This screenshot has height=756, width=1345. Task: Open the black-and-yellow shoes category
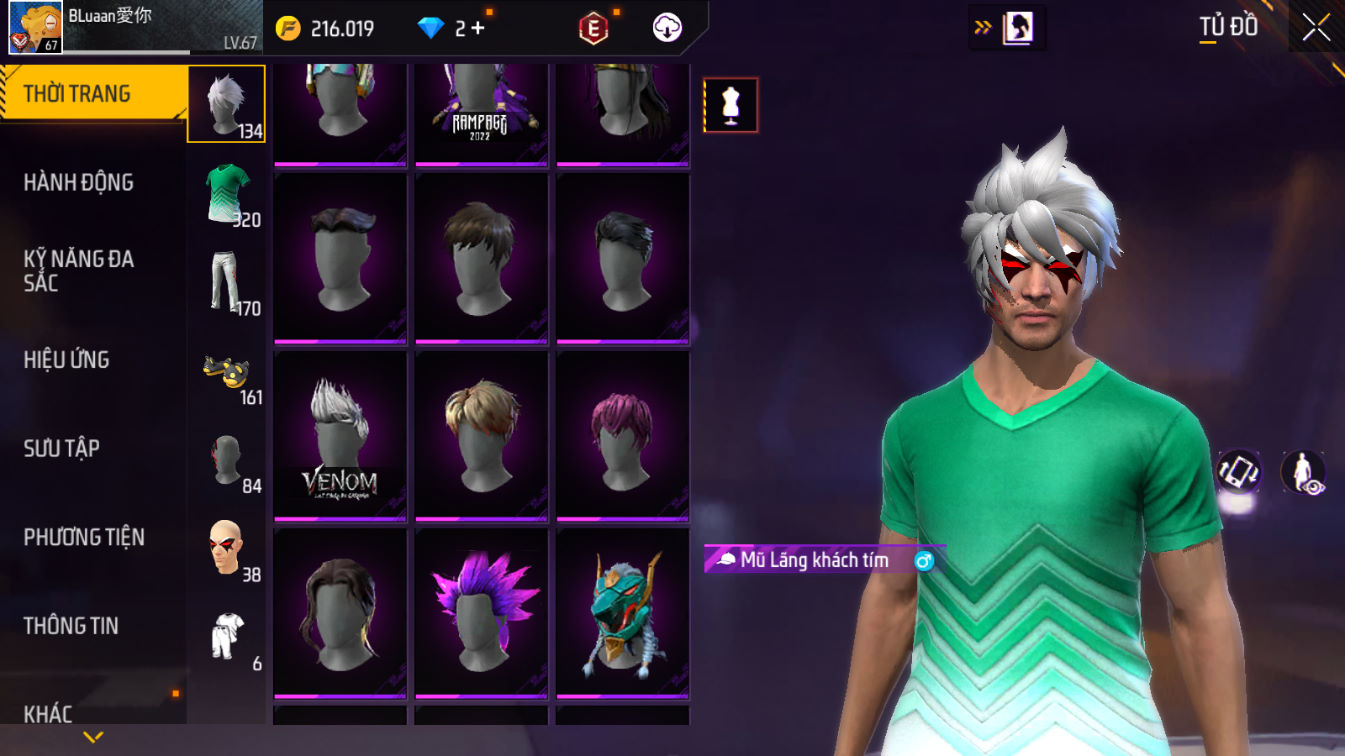[227, 371]
